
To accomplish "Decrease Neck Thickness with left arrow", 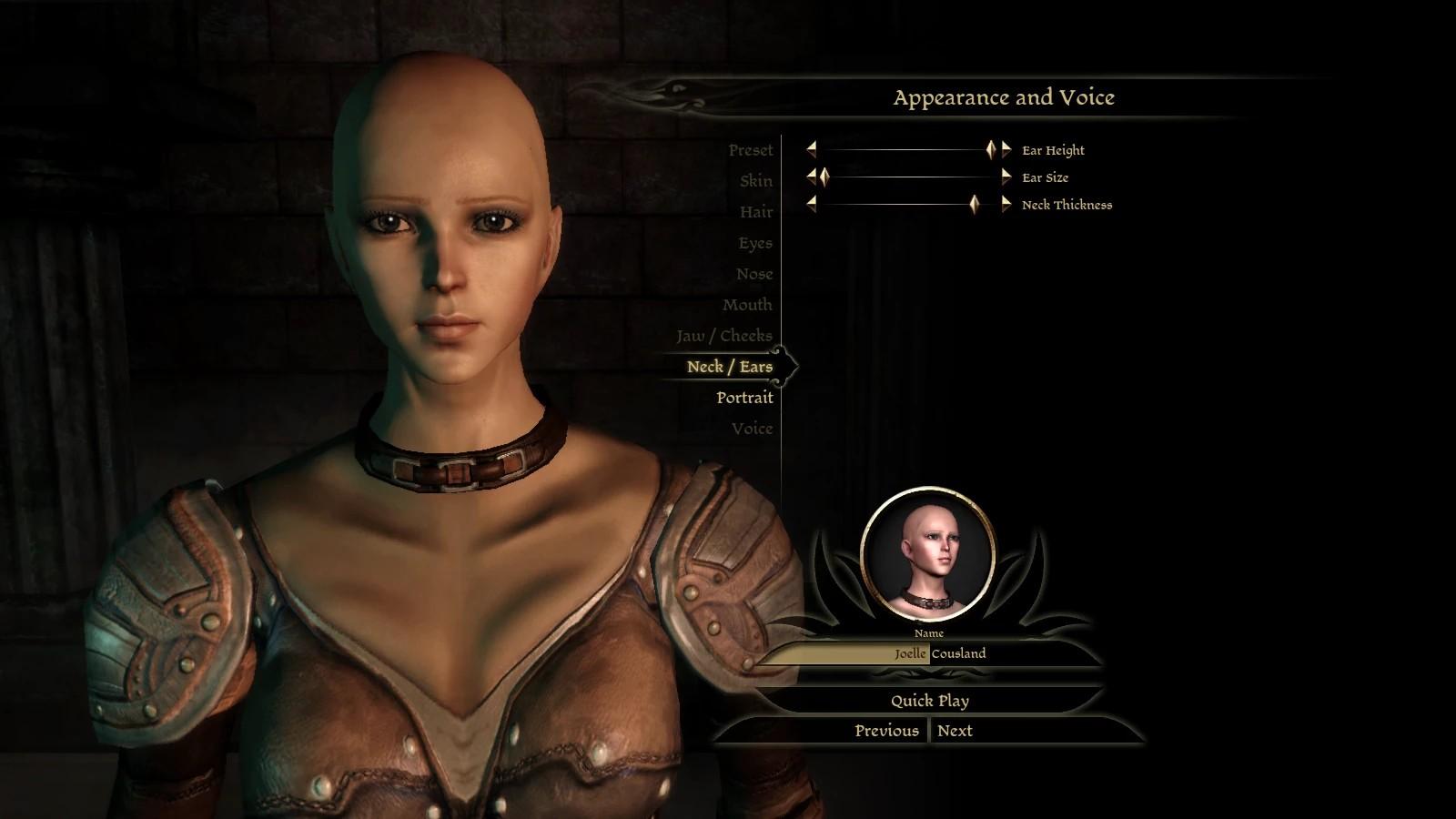I will (x=811, y=205).
